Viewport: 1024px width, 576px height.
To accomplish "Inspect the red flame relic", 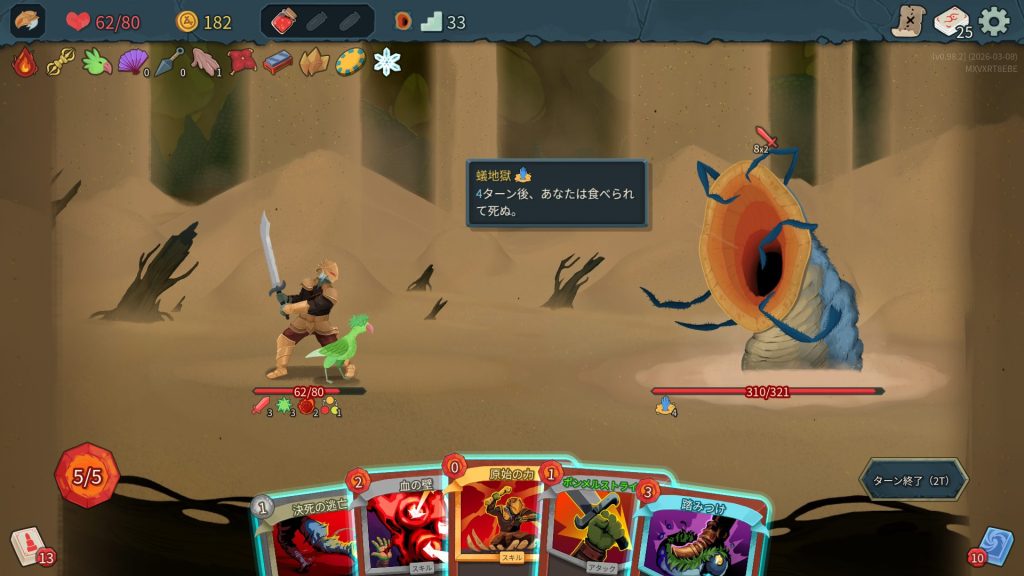I will [x=24, y=62].
